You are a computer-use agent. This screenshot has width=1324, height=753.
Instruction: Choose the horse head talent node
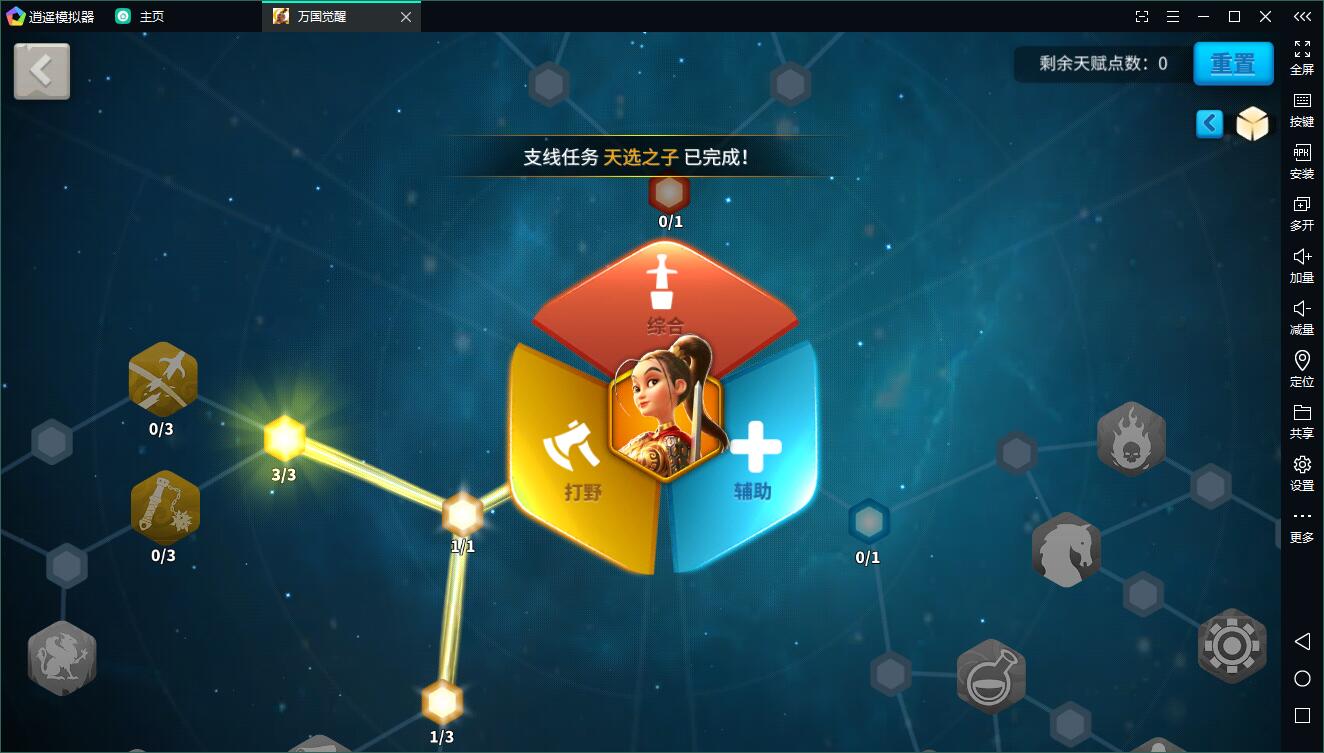pos(1066,549)
